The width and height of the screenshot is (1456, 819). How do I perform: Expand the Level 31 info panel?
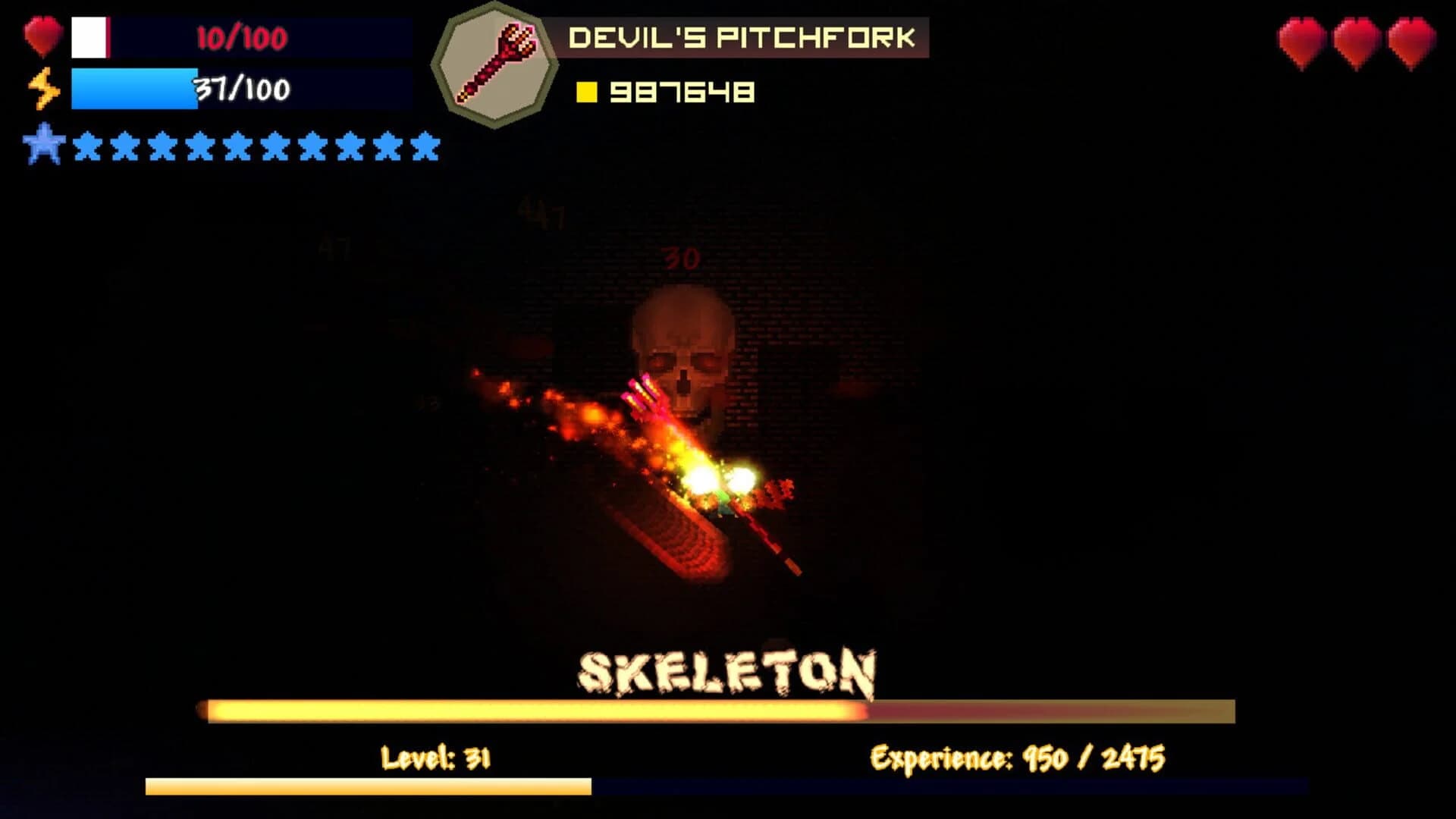click(436, 755)
